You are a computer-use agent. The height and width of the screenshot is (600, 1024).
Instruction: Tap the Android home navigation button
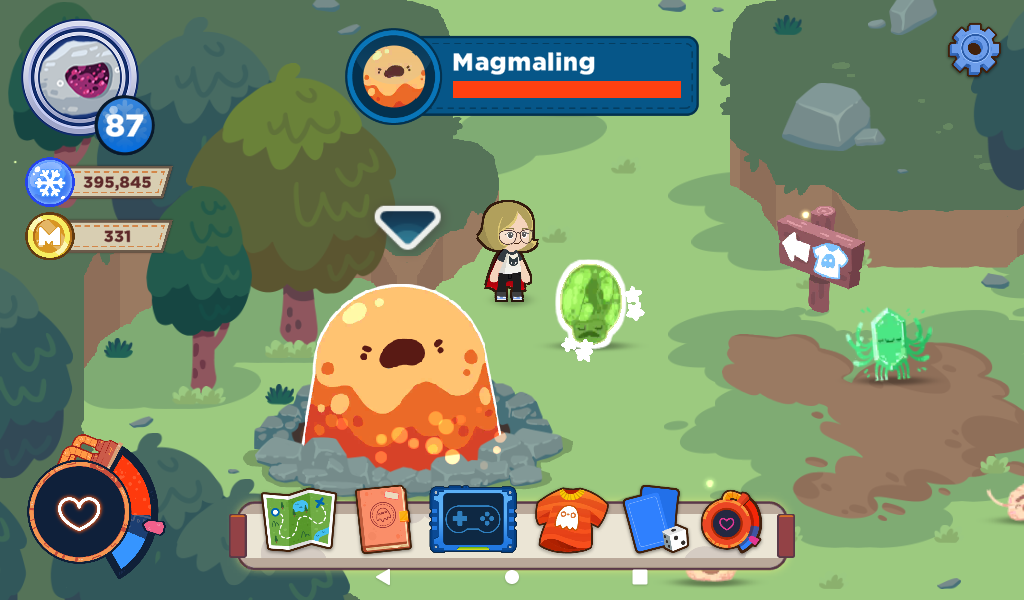512,577
